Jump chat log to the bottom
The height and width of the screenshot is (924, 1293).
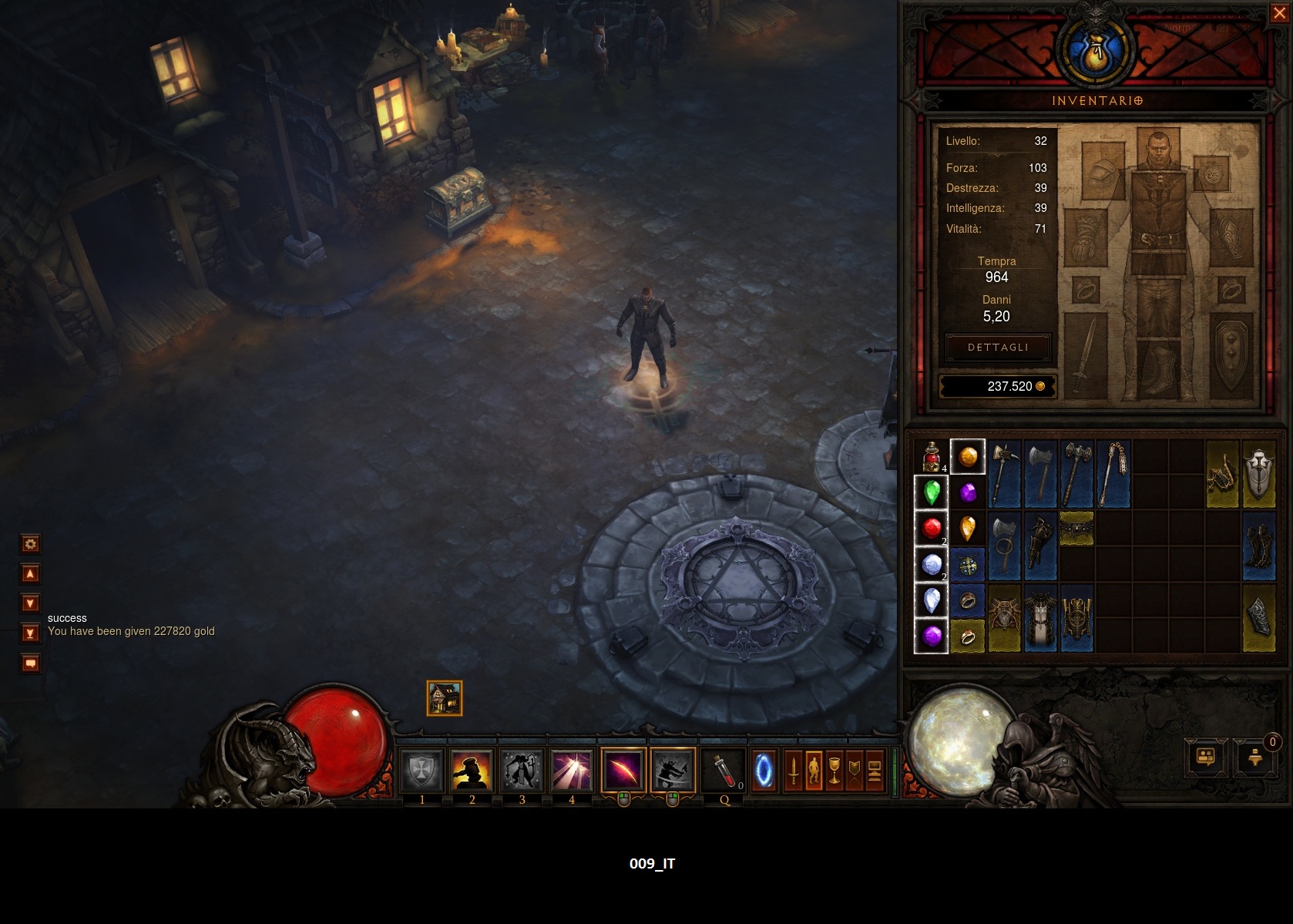coord(30,633)
